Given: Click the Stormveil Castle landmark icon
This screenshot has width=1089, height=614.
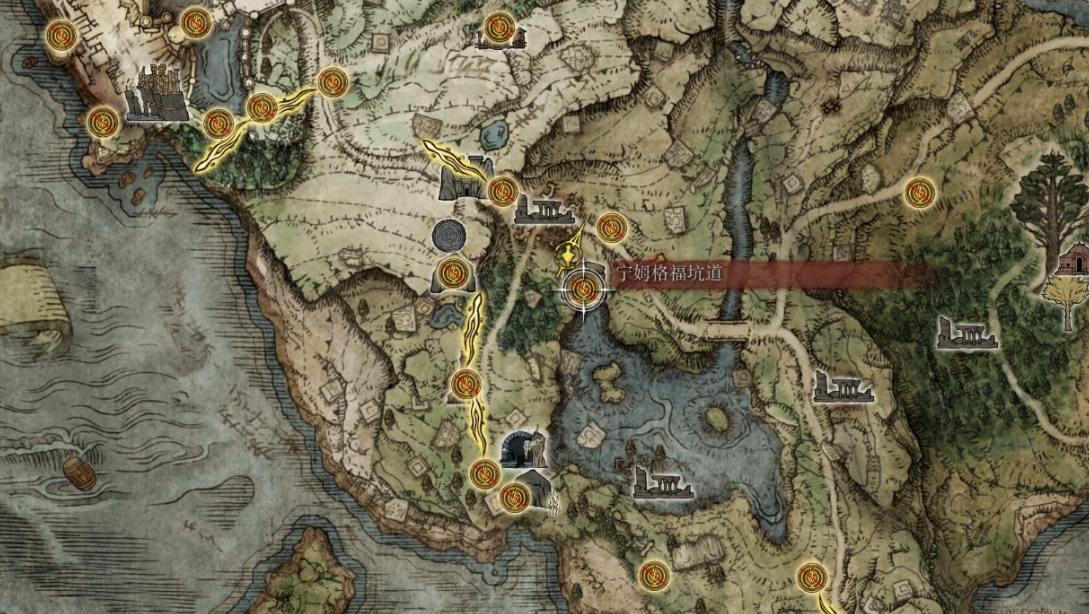Looking at the screenshot, I should [157, 94].
